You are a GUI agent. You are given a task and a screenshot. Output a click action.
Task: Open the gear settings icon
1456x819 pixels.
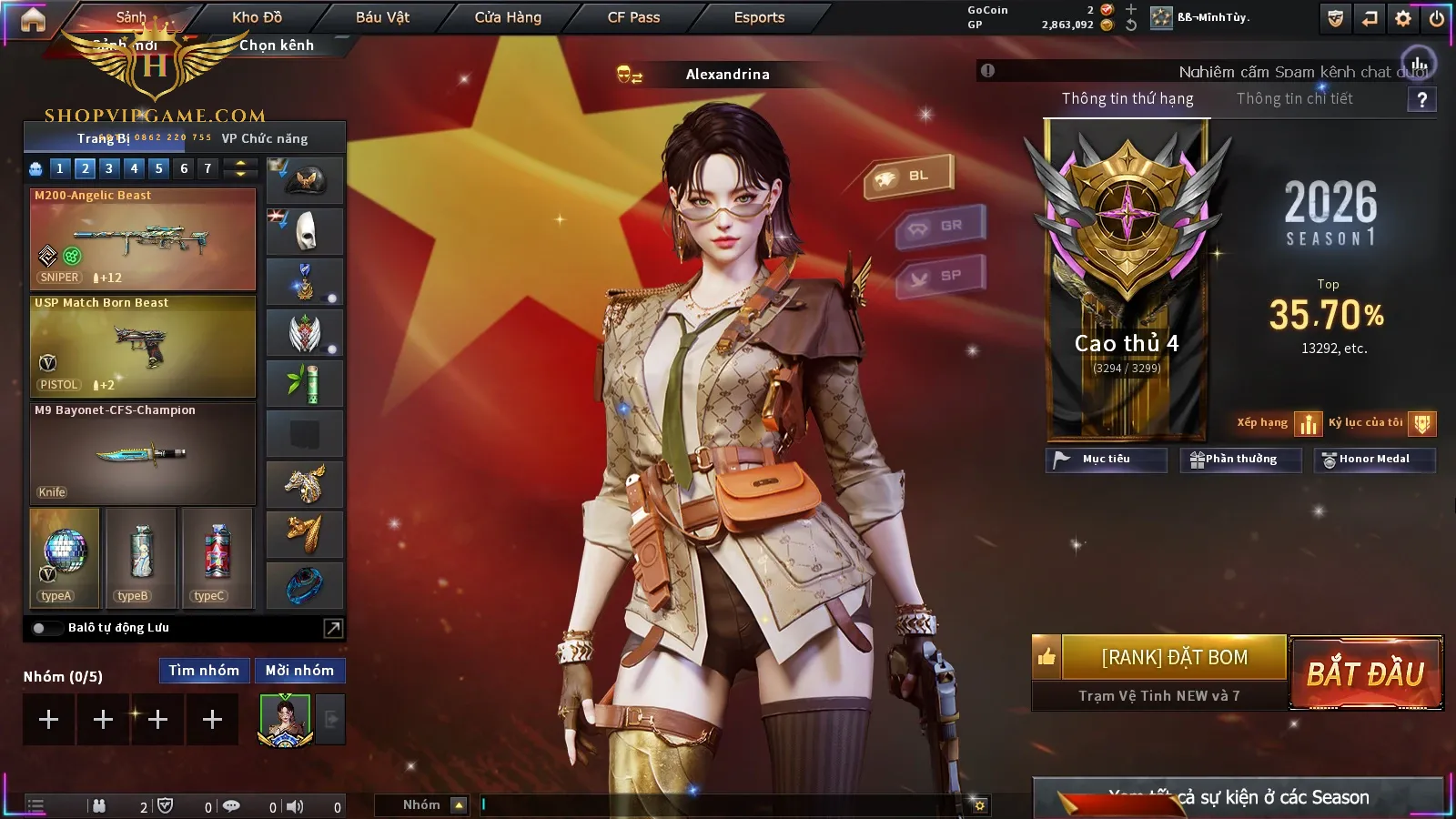coord(1403,18)
